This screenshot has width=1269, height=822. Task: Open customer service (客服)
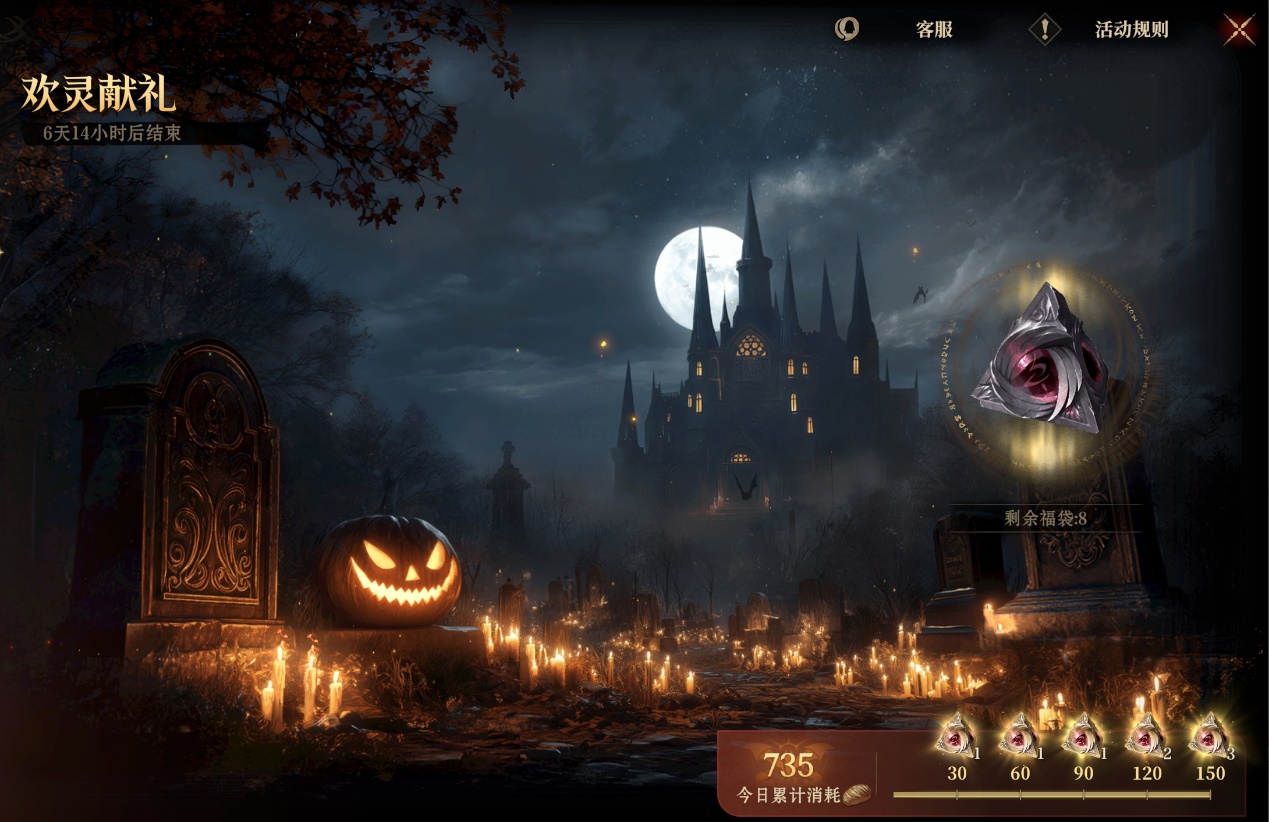click(x=932, y=29)
